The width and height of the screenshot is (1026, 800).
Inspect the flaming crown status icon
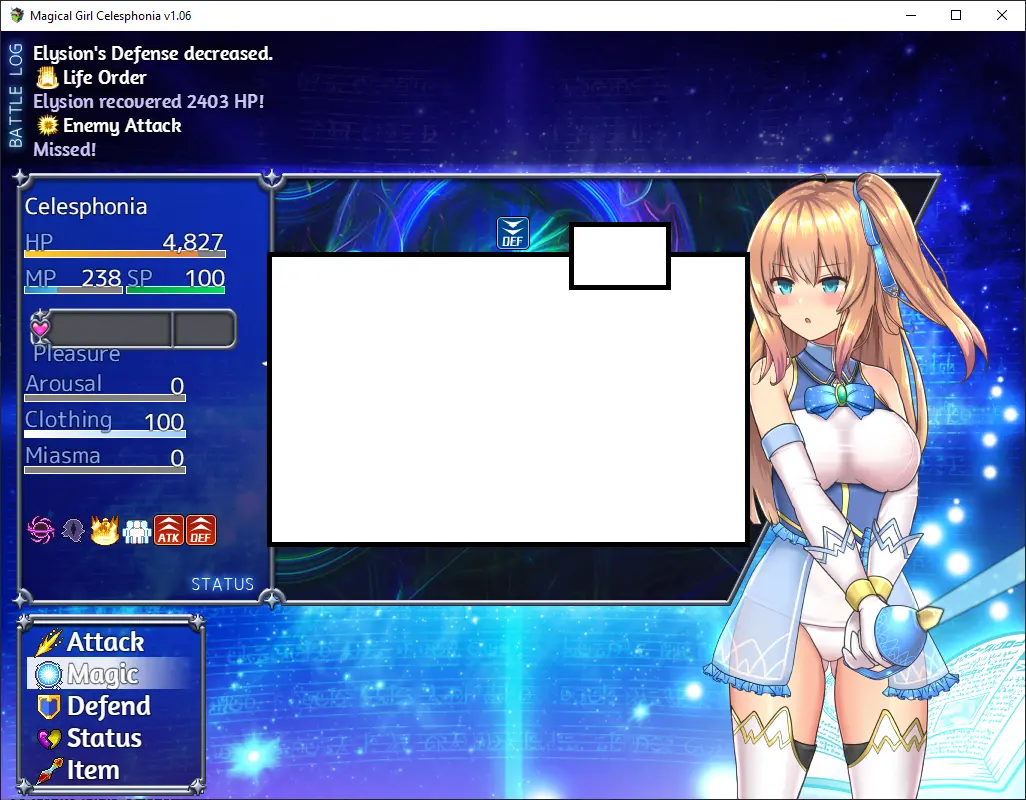(x=105, y=530)
